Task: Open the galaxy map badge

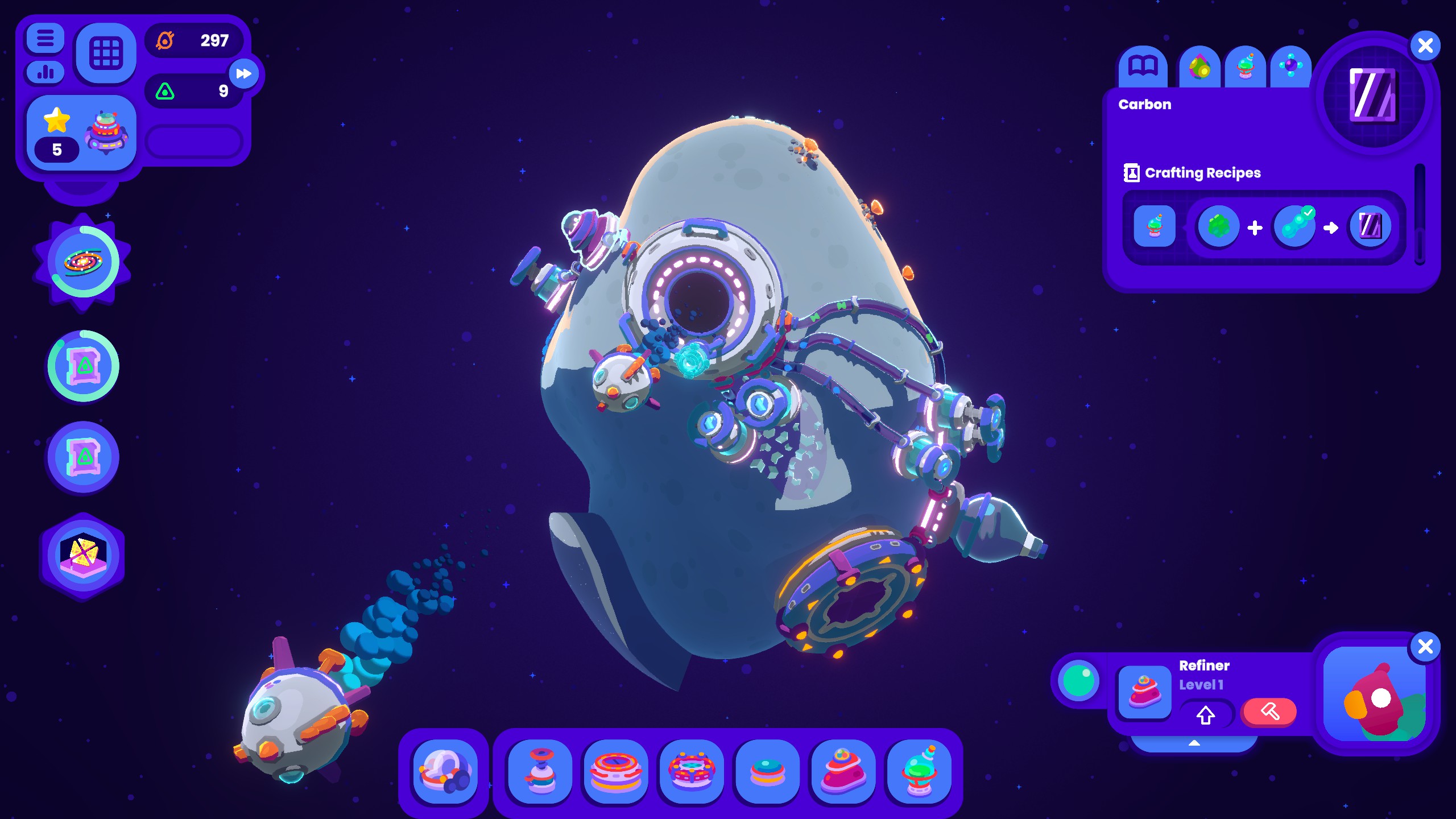Action: tap(83, 262)
